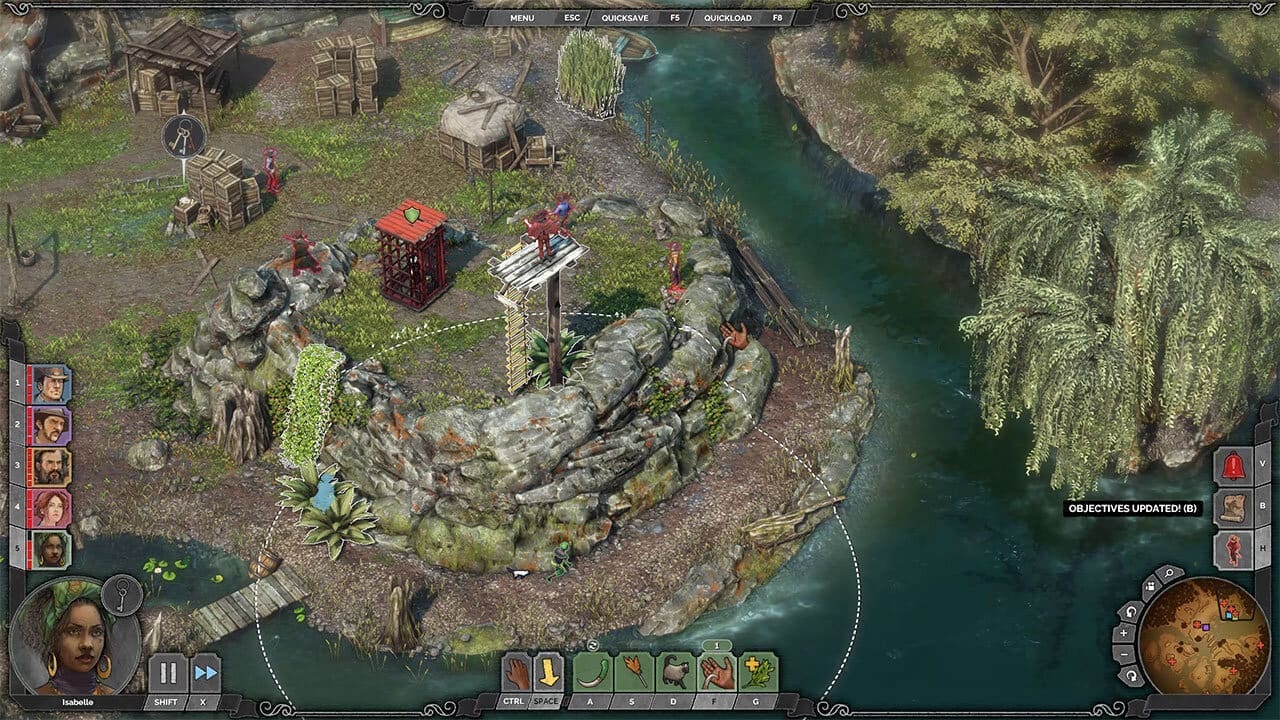Open the objectives scroll
Viewport: 1280px width, 720px height.
1232,508
